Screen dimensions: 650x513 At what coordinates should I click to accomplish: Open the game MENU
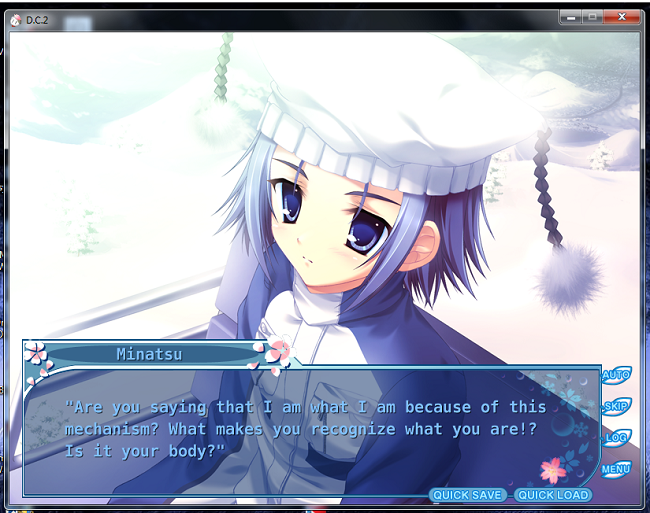[x=615, y=469]
